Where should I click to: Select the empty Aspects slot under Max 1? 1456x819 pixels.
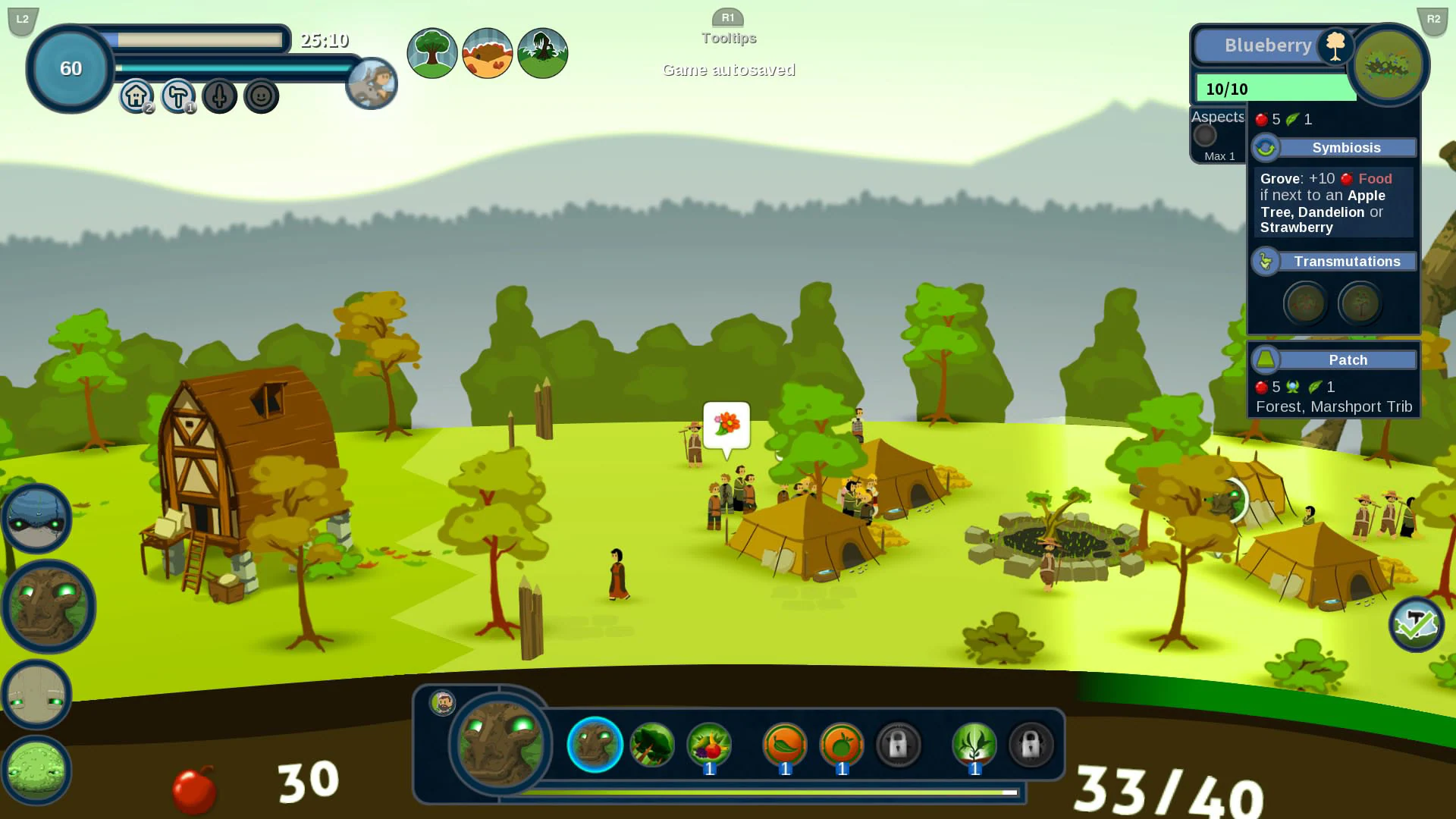[1206, 136]
